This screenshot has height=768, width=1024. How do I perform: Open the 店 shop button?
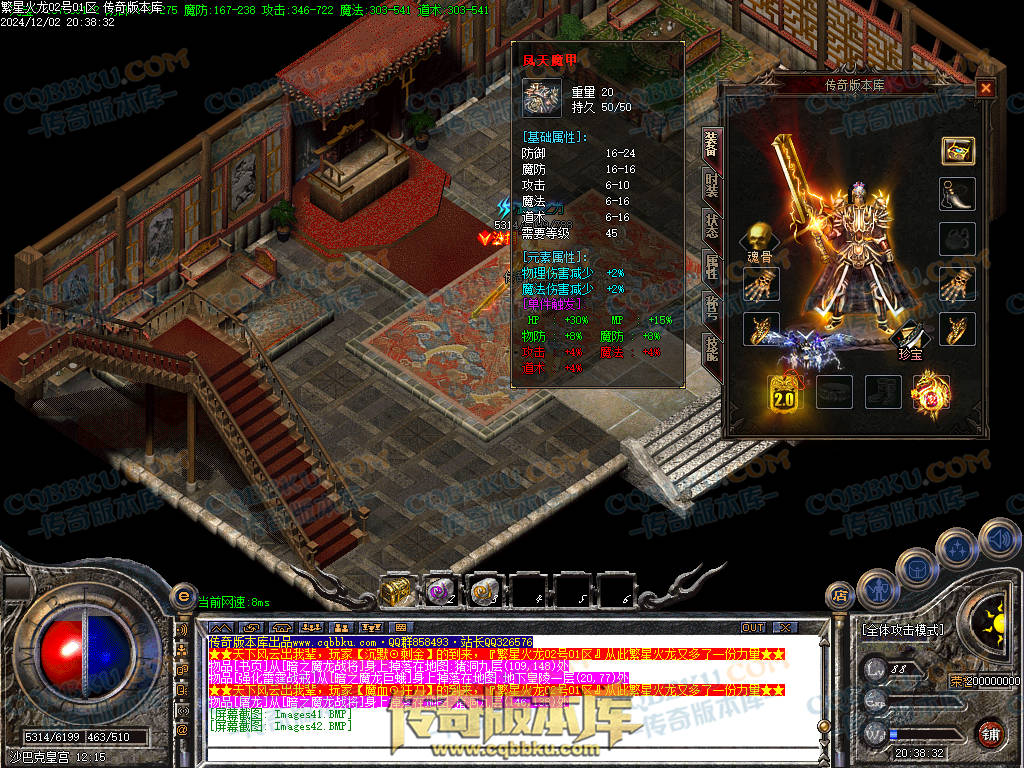point(841,597)
